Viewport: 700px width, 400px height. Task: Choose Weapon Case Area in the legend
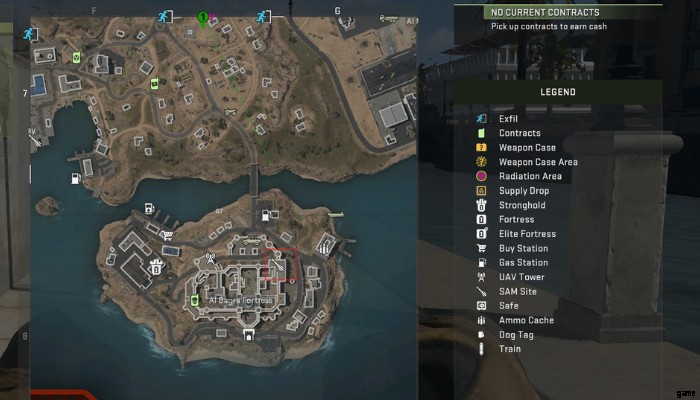[537, 162]
